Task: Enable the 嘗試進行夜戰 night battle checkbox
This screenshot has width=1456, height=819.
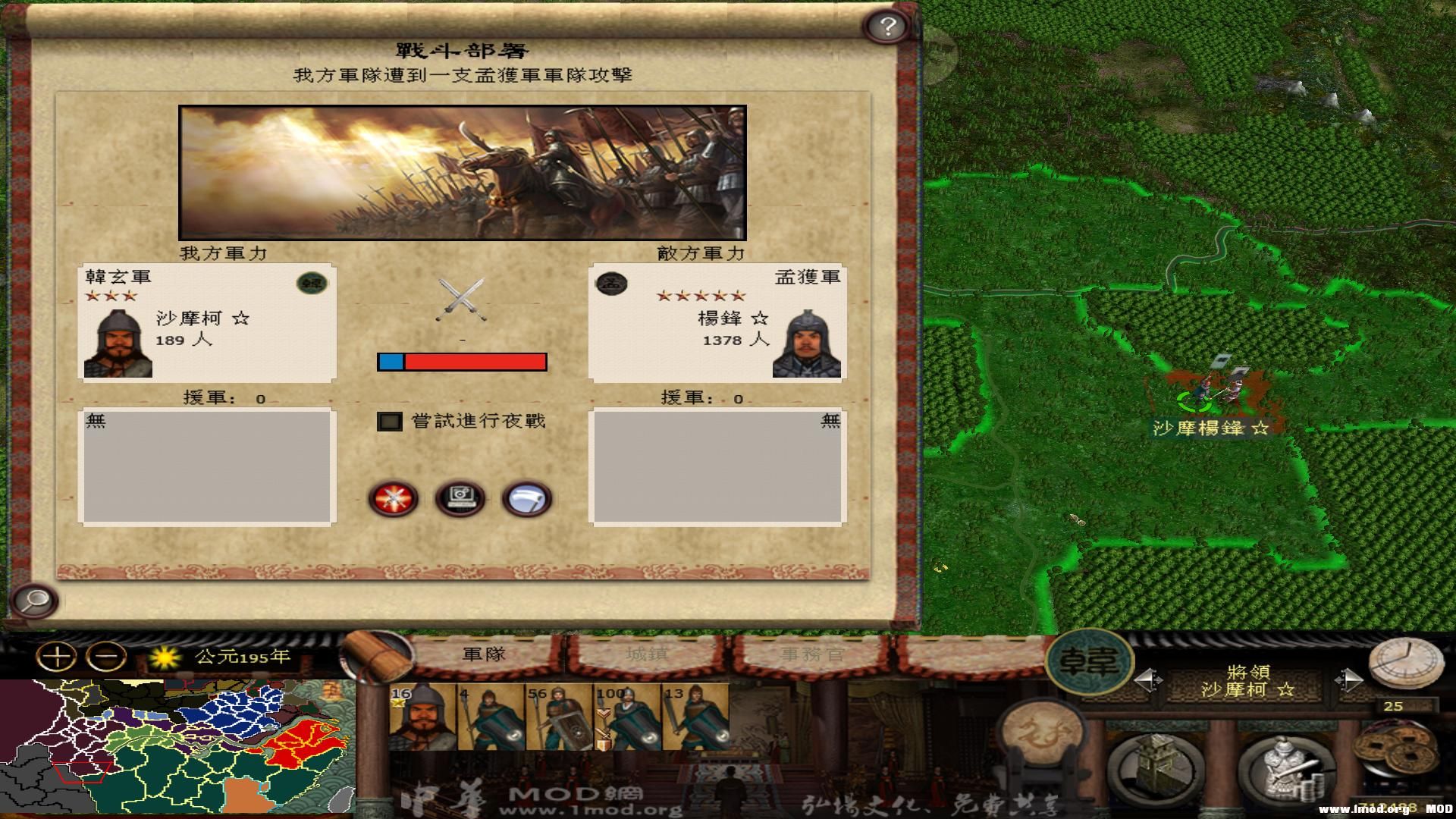Action: coord(389,419)
